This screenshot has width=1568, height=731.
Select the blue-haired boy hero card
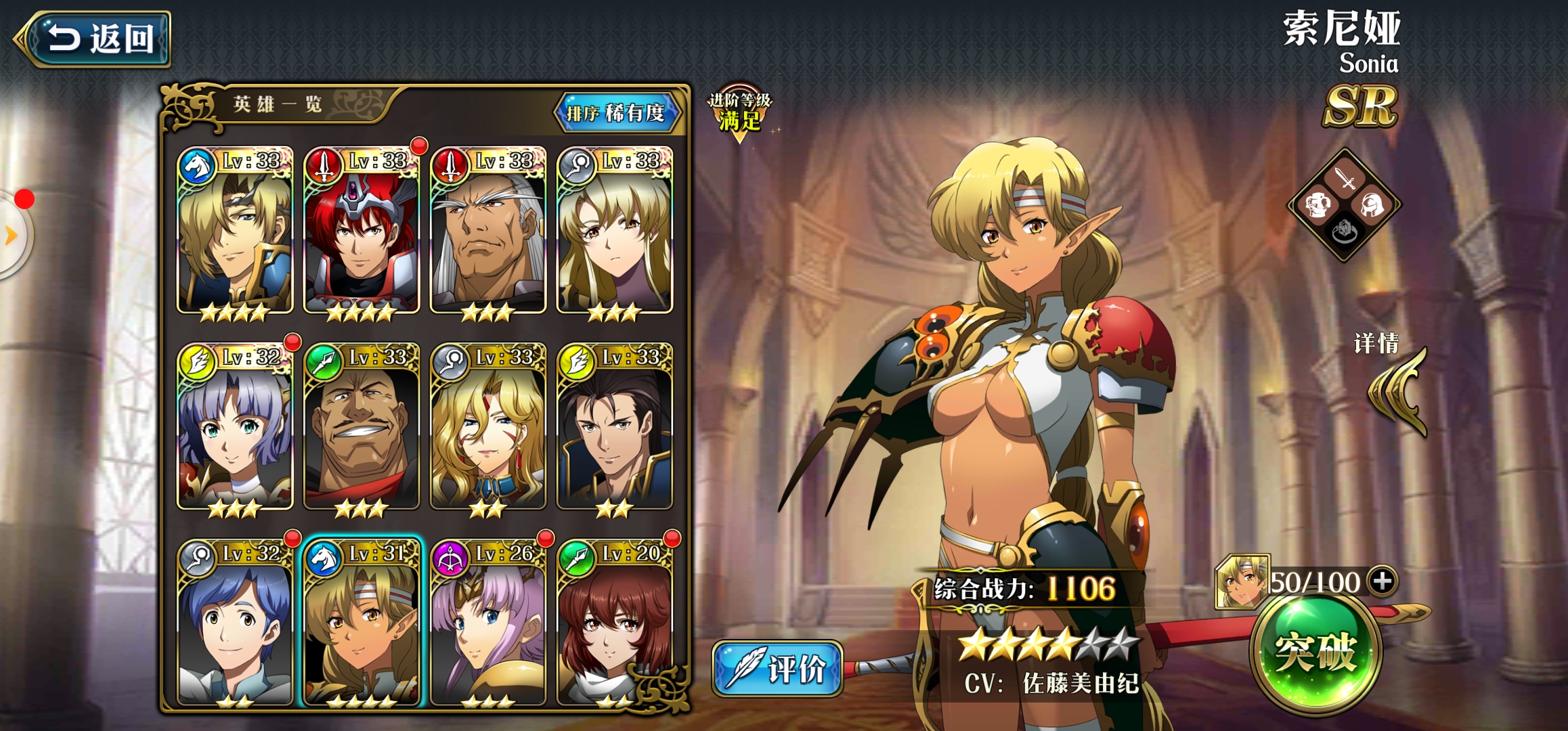tap(235, 623)
